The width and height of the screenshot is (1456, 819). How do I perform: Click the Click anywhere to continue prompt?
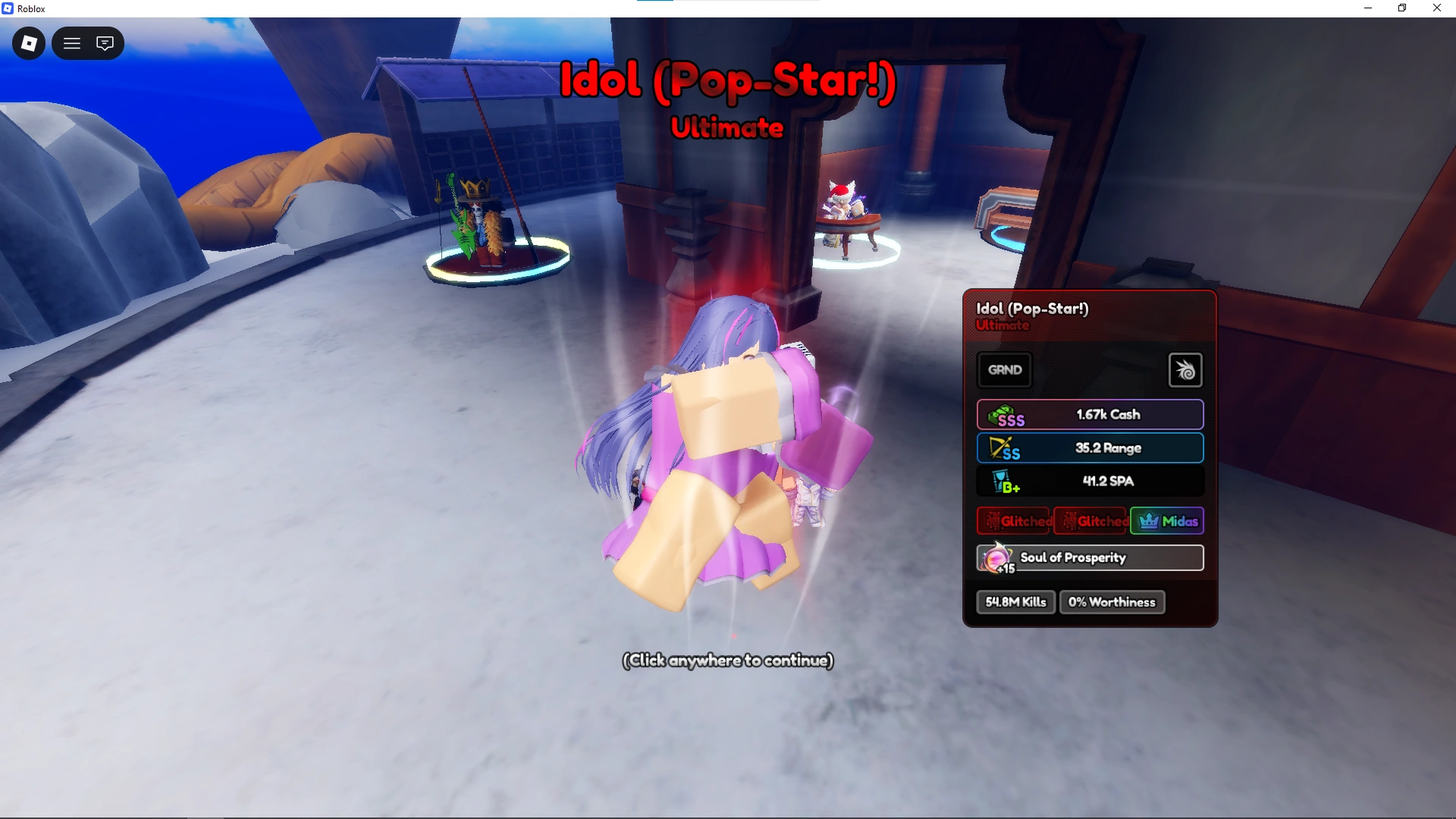coord(726,661)
